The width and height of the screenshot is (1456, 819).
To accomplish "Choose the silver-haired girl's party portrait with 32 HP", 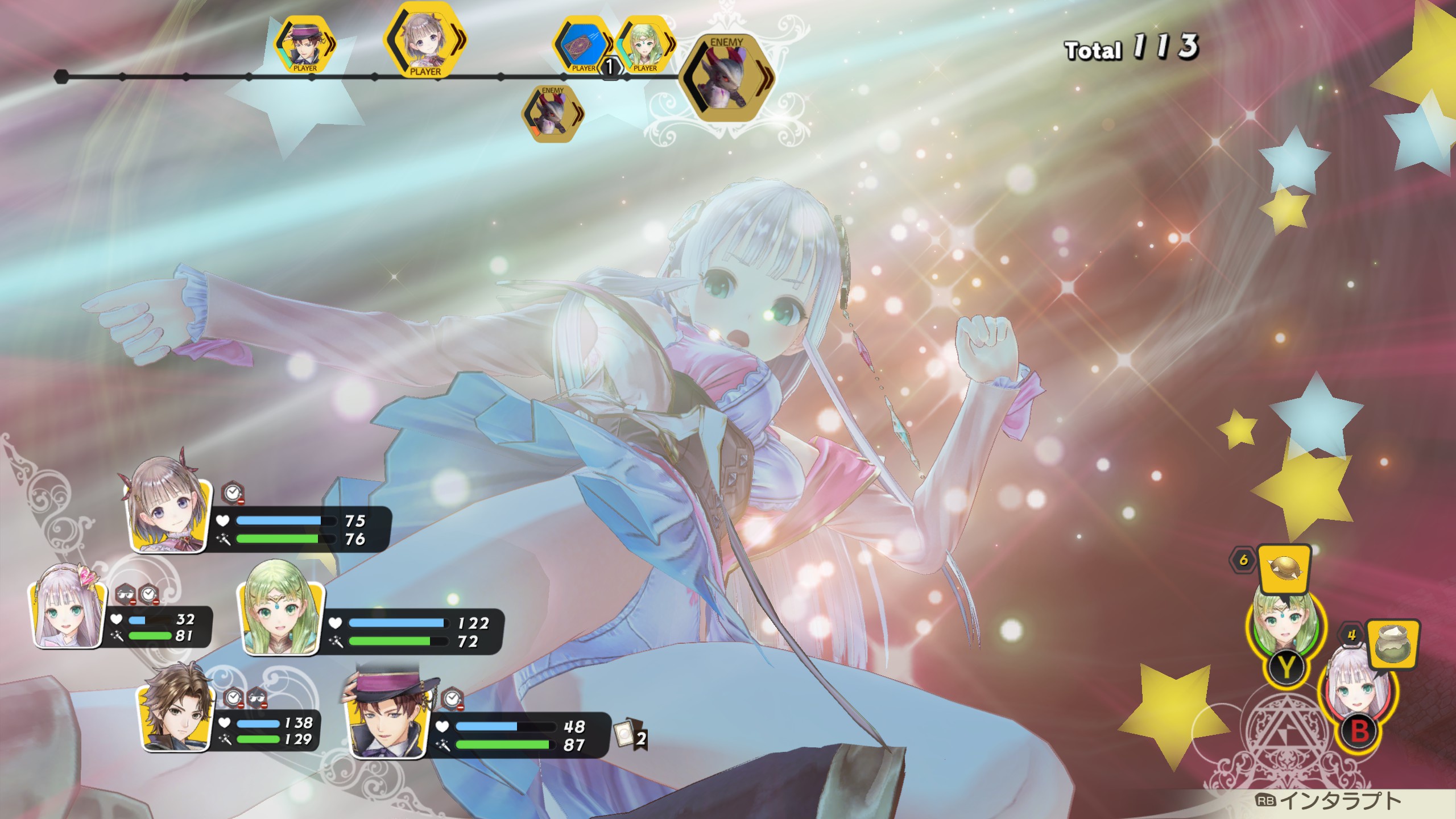I will click(68, 617).
